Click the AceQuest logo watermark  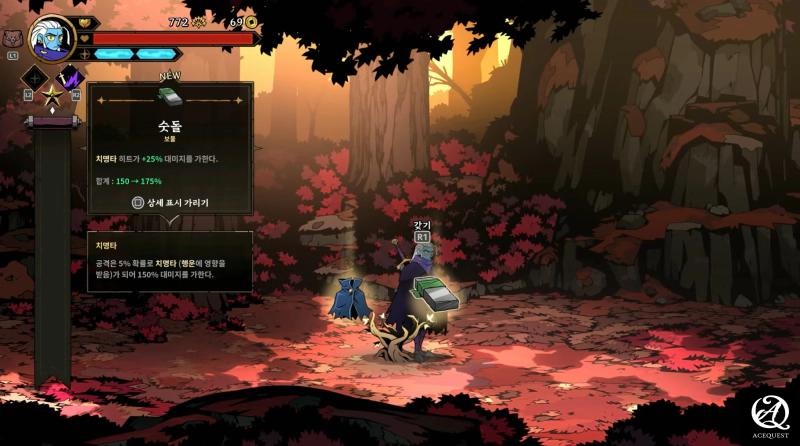coord(771,412)
